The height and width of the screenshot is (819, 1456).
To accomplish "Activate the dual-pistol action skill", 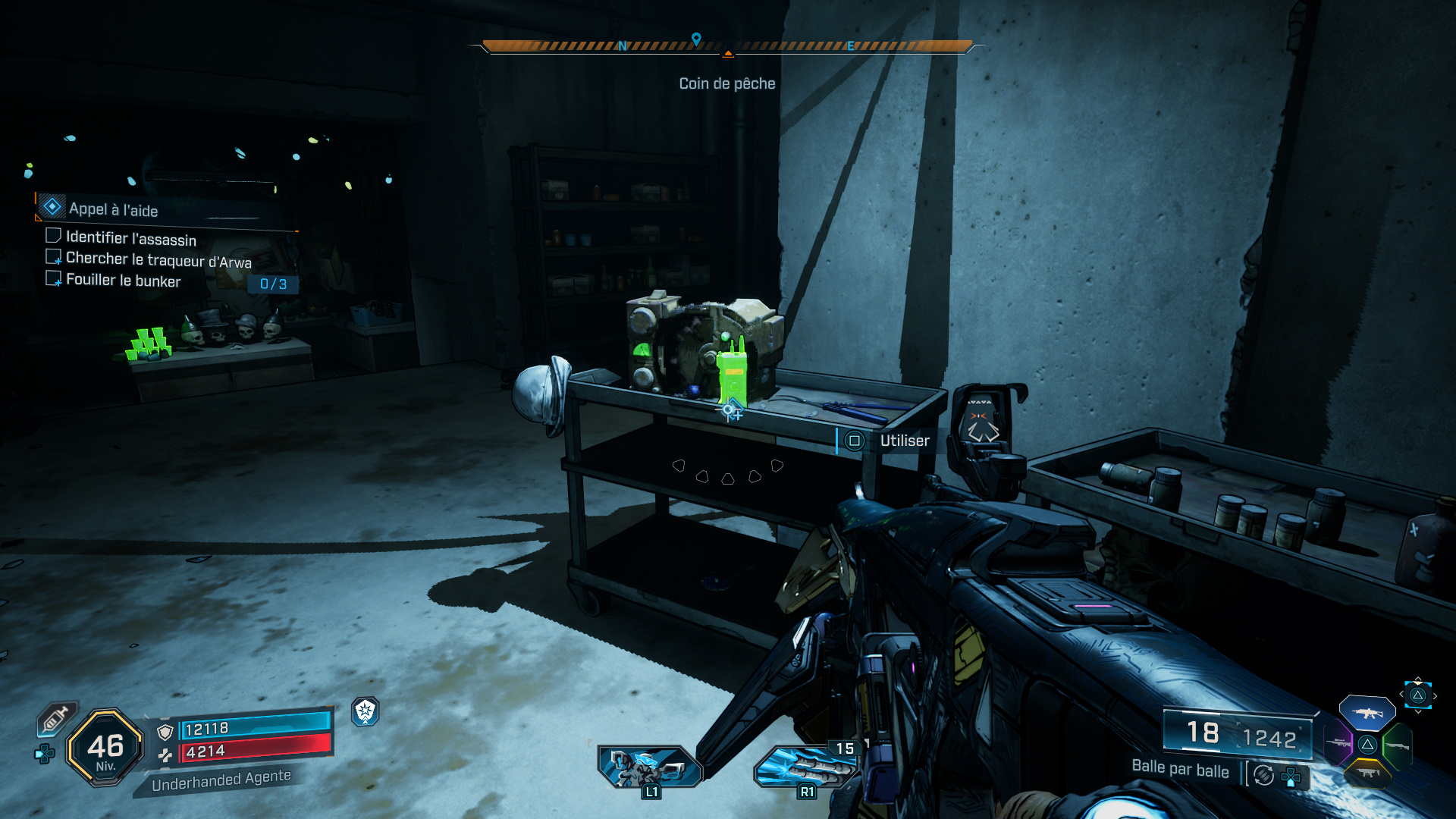I will (649, 766).
